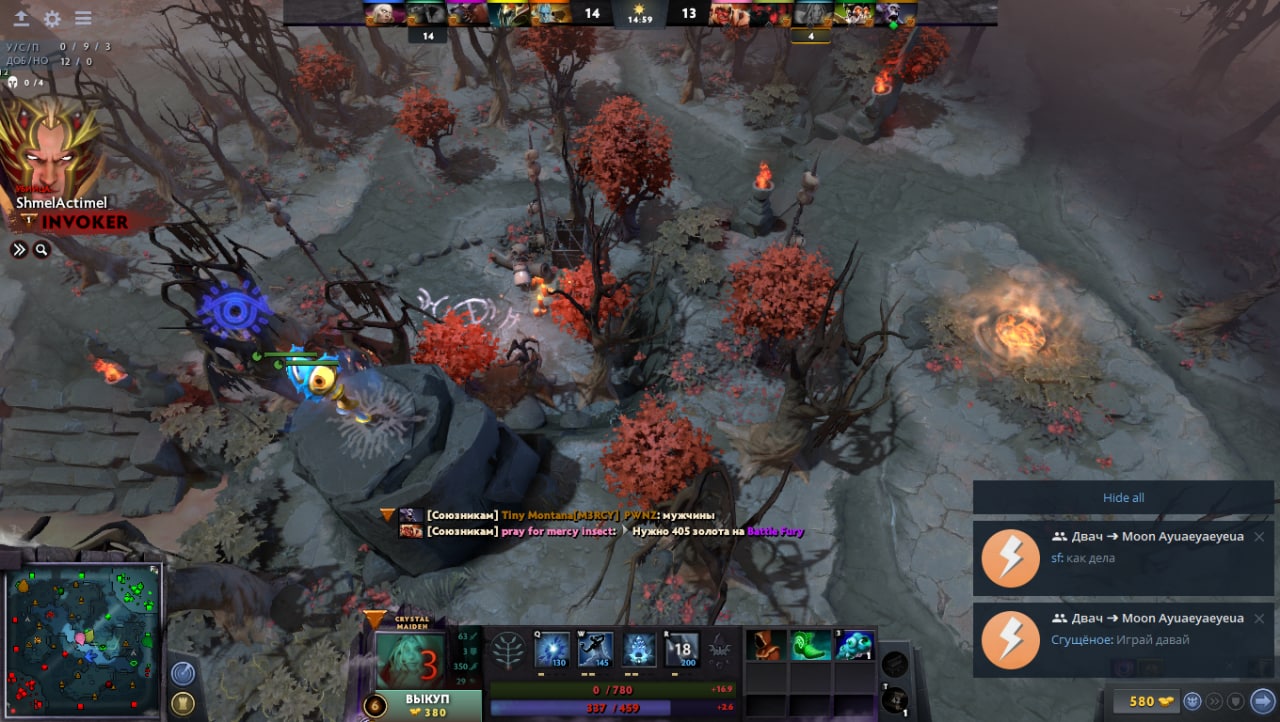The height and width of the screenshot is (722, 1280).
Task: Click the Crystal Maiden hero portrait
Action: click(410, 659)
